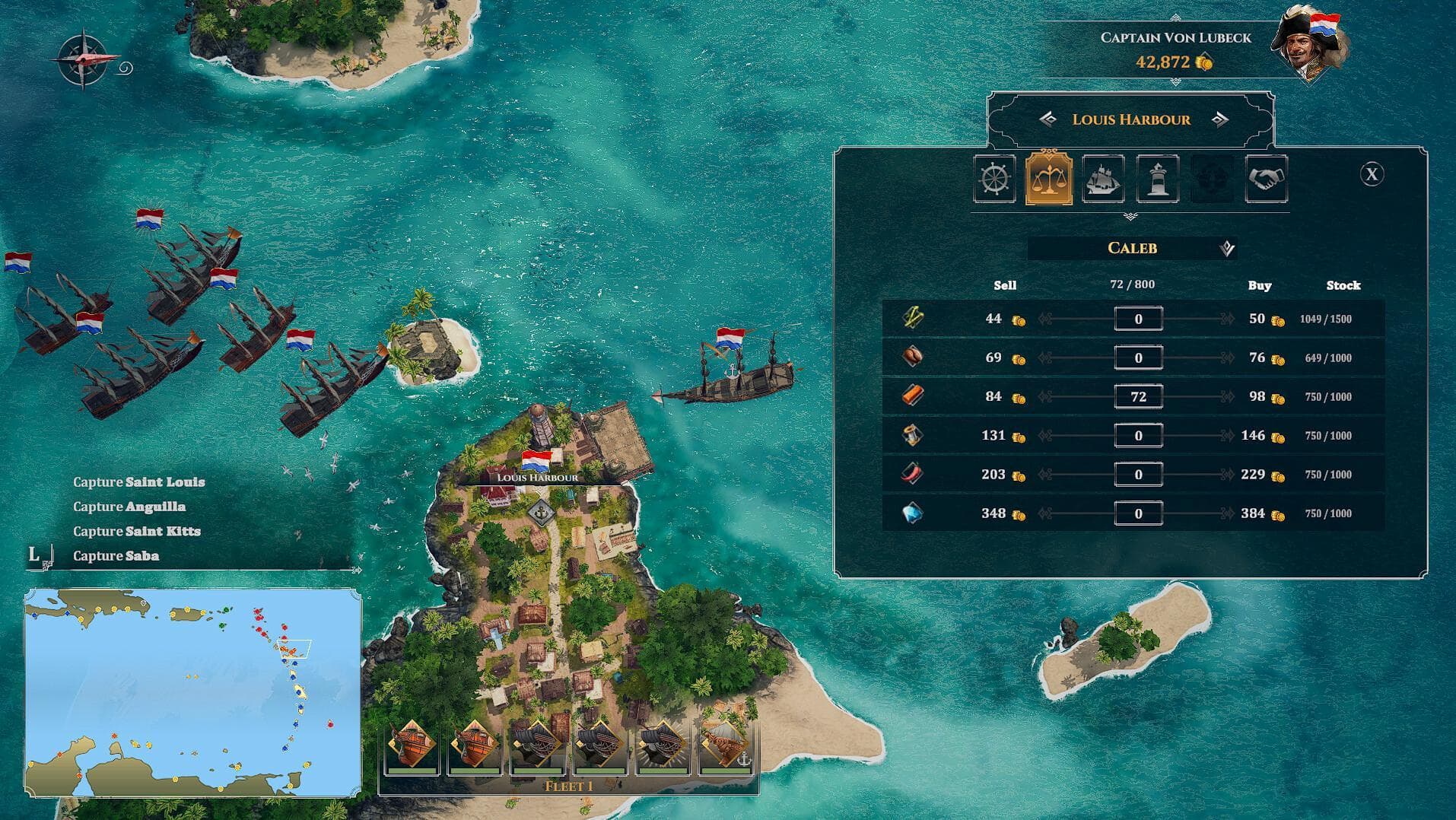Click the quantity field showing 72
Image resolution: width=1456 pixels, height=820 pixels.
click(1139, 396)
